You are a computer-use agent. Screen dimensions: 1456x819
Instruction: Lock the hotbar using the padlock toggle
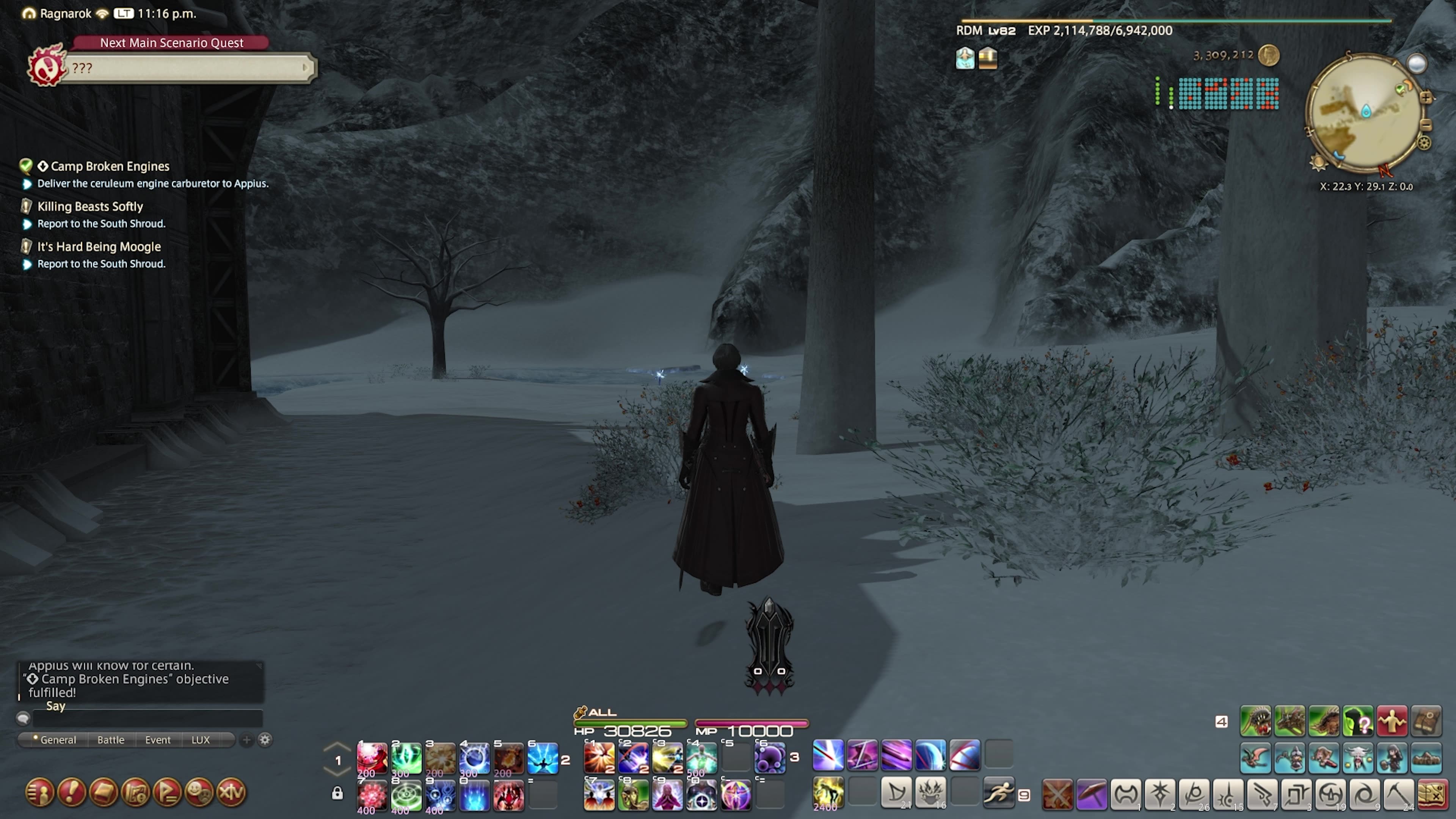coord(337,793)
